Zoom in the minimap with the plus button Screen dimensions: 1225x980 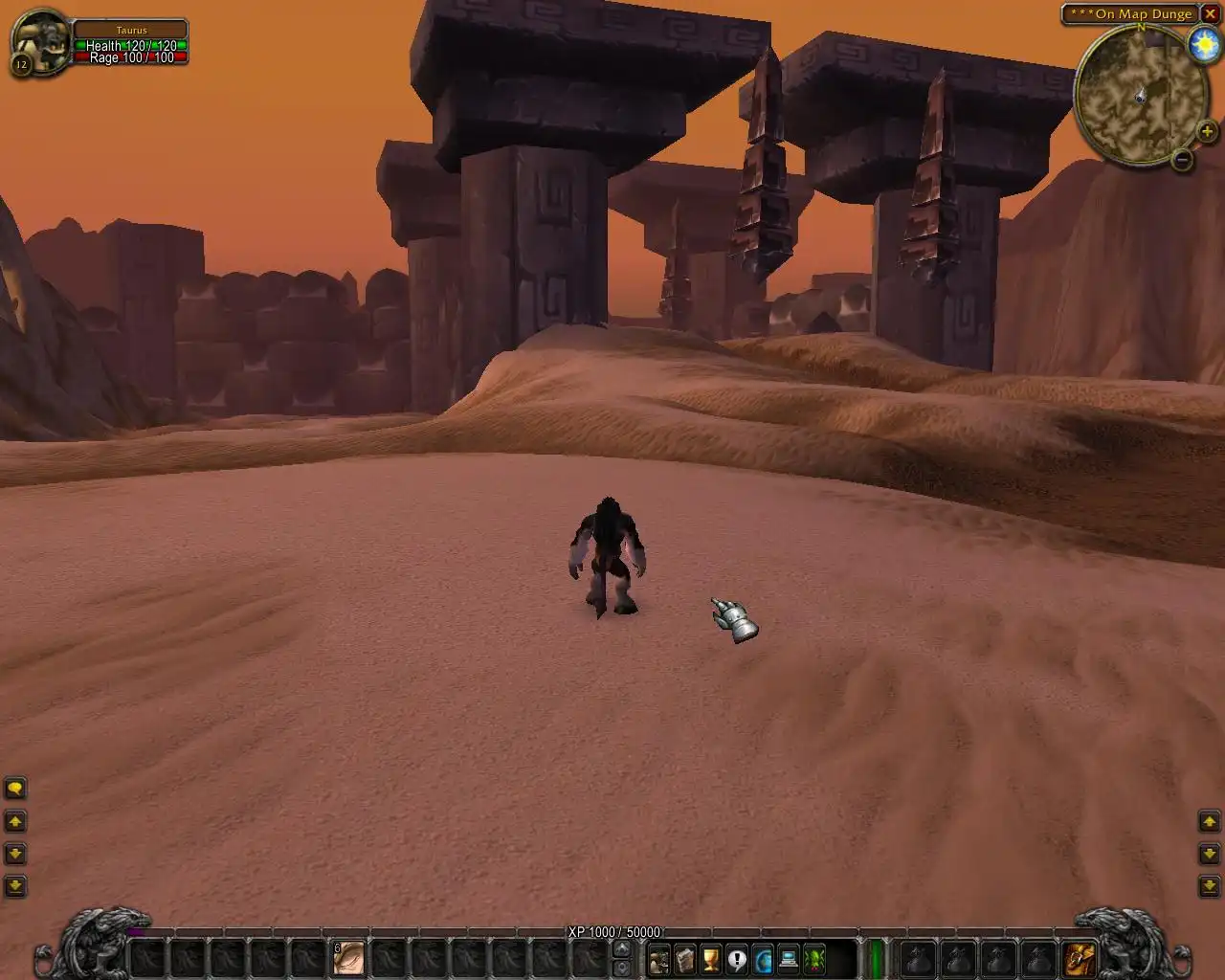coord(1207,132)
